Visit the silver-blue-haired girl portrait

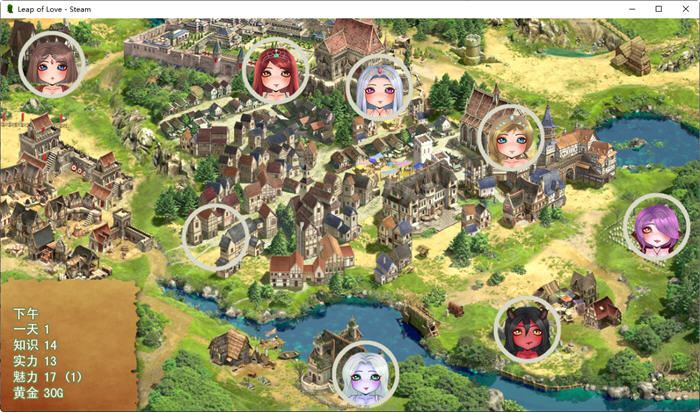(x=379, y=88)
